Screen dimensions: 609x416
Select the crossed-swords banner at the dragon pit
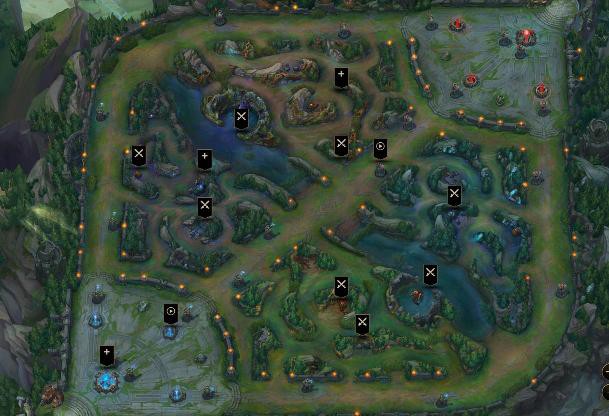[x=430, y=274]
